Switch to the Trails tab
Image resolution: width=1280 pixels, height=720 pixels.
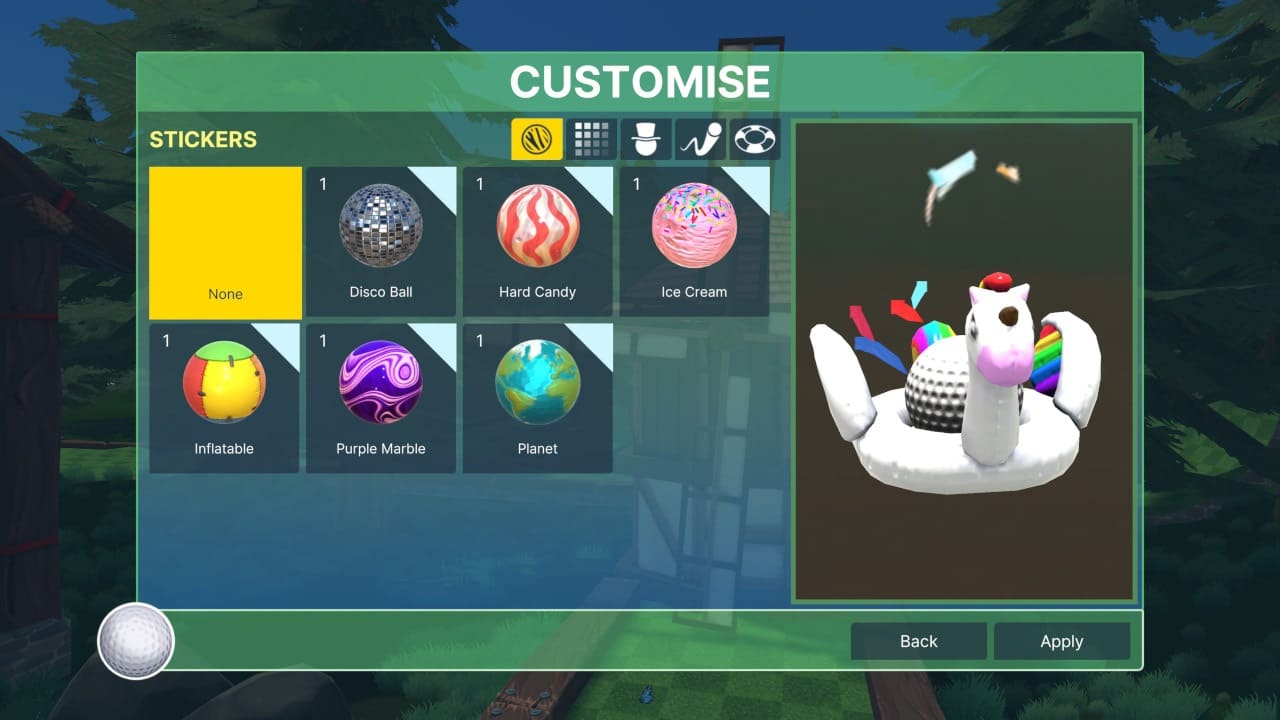click(701, 139)
